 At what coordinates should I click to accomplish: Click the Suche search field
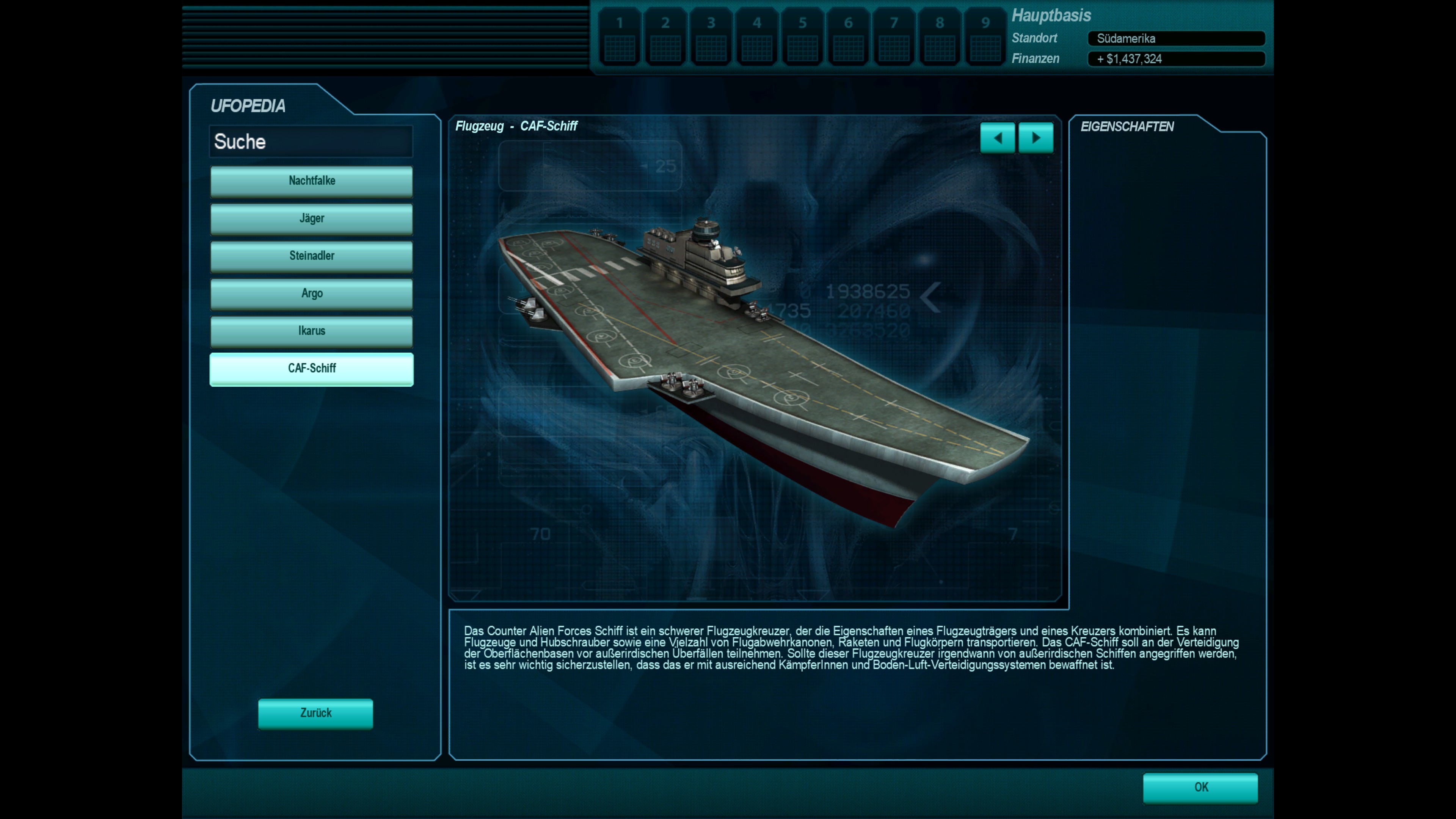tap(311, 141)
